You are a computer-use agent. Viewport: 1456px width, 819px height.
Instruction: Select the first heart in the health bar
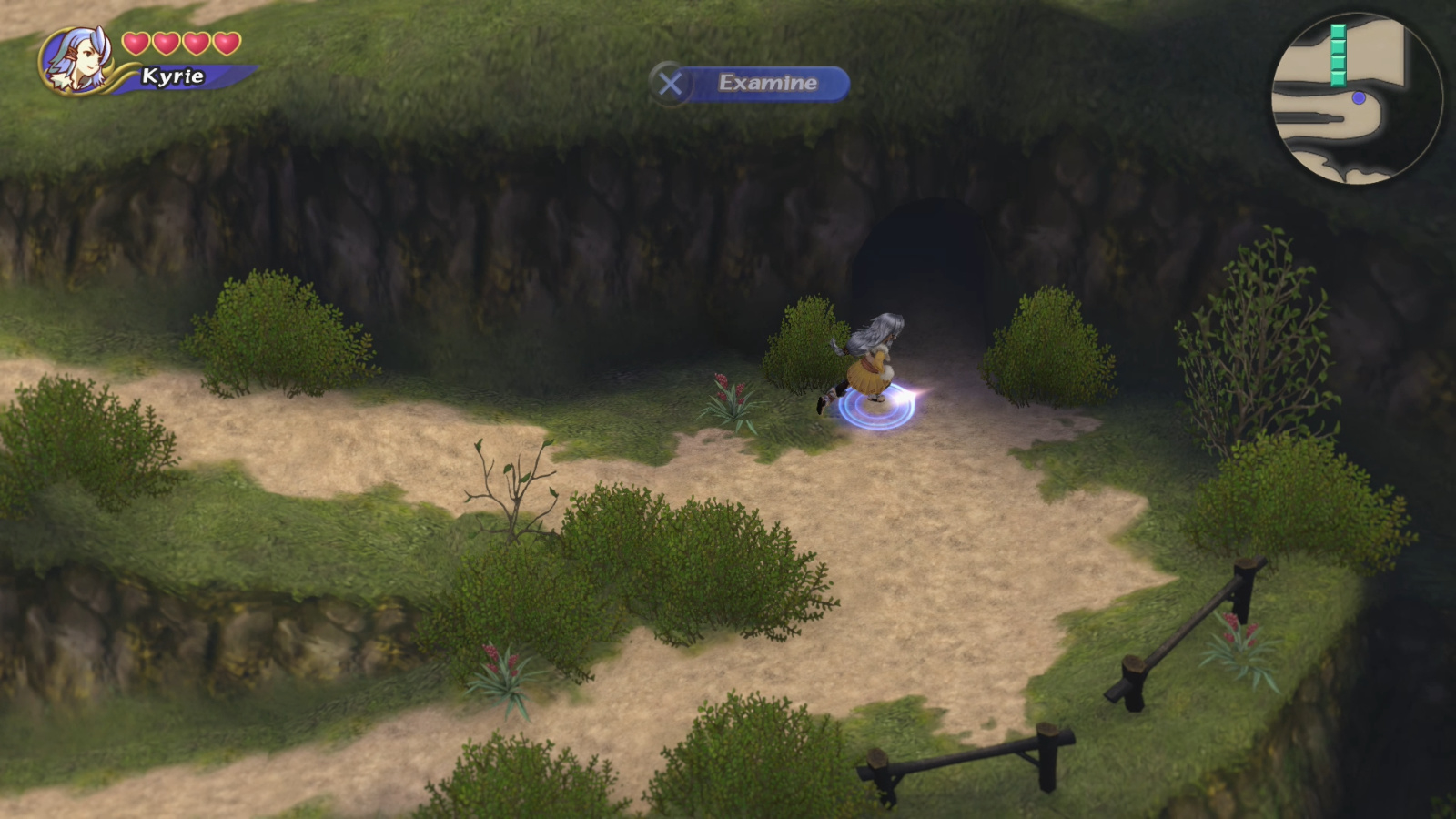(136, 42)
